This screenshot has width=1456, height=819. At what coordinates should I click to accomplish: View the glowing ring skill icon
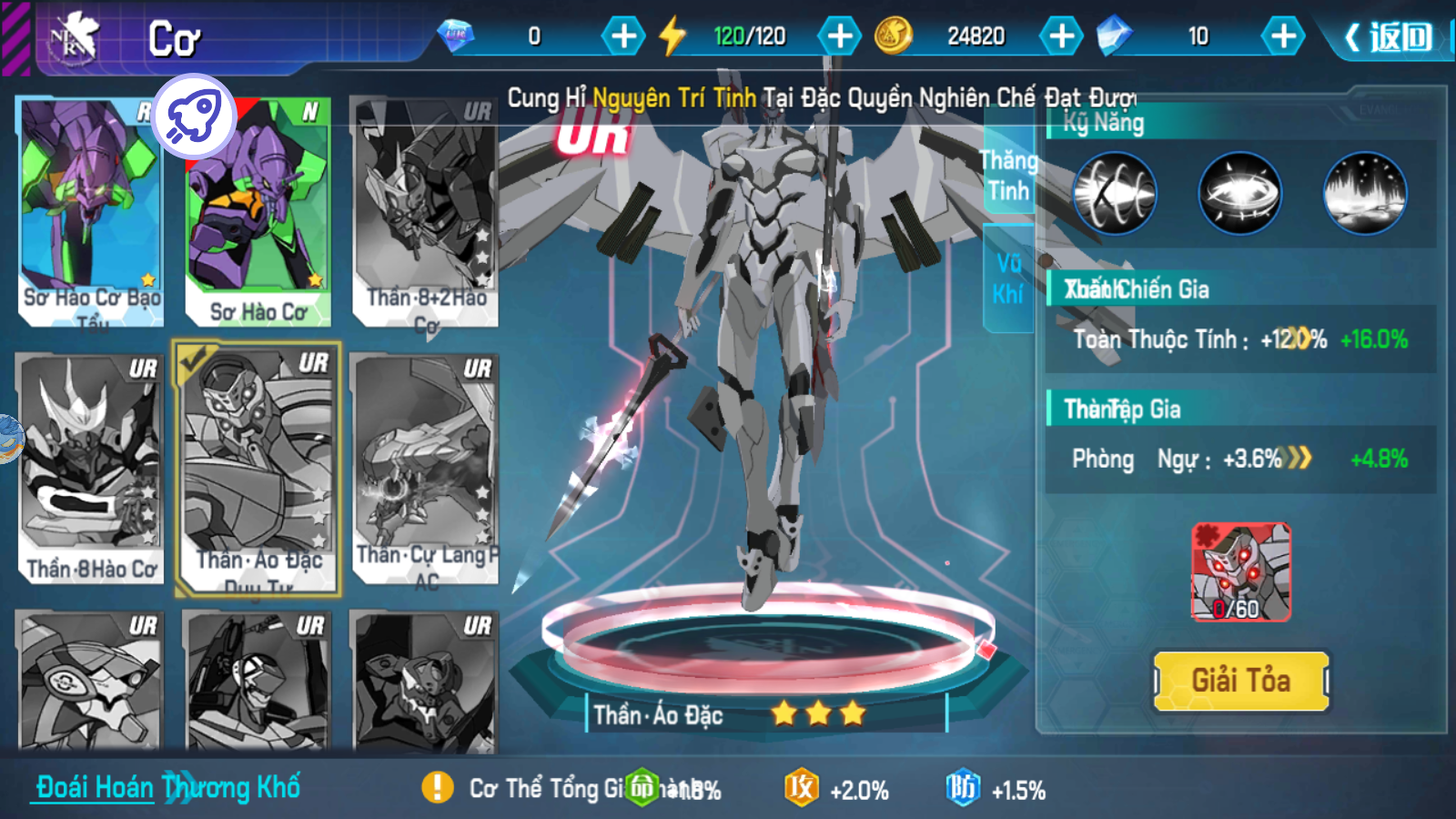point(1239,193)
